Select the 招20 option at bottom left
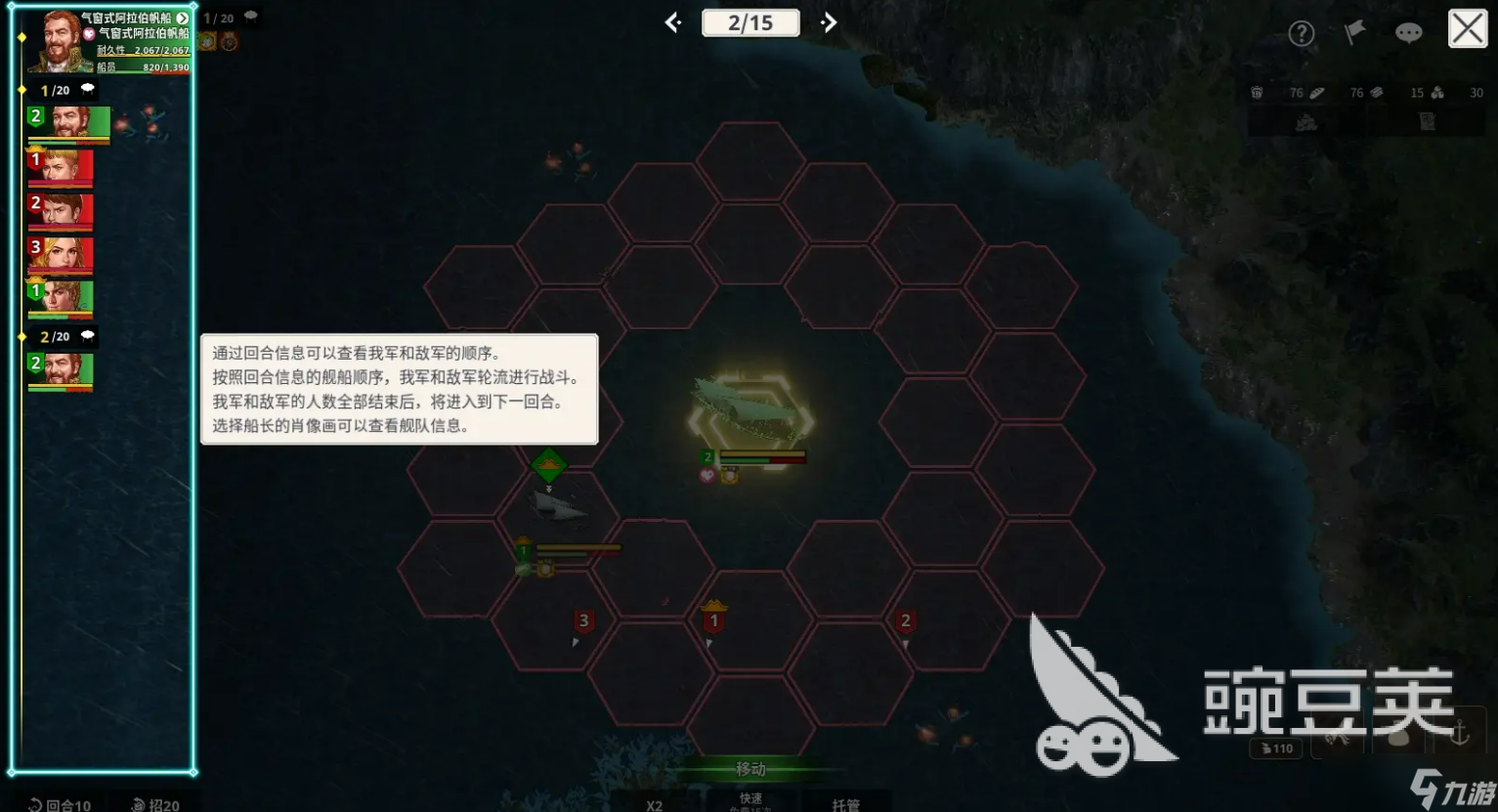Image resolution: width=1498 pixels, height=812 pixels. pos(154,804)
